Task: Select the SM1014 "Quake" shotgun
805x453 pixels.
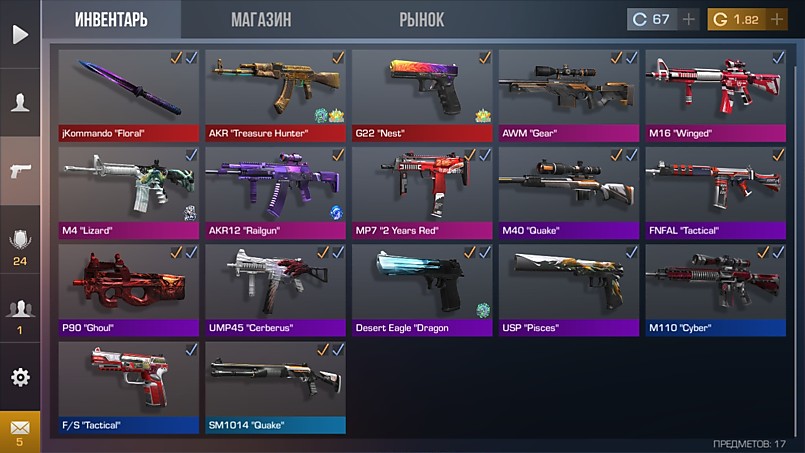Action: 275,386
